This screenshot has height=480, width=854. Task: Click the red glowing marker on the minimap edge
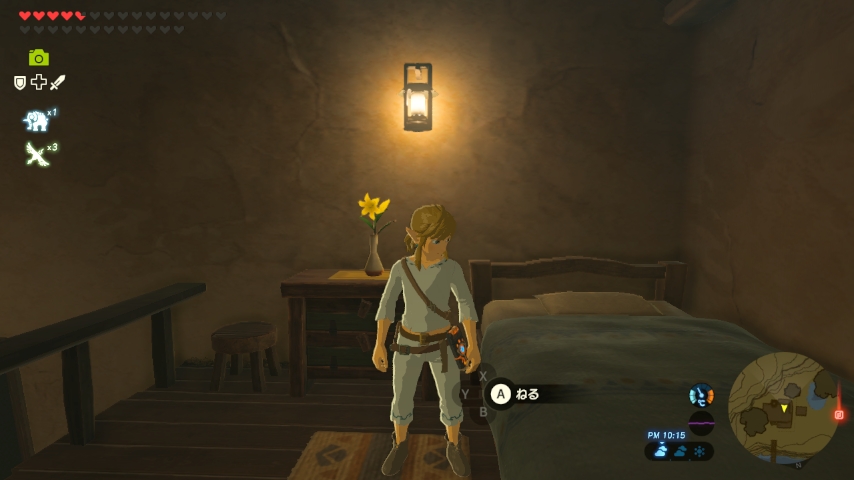(838, 414)
